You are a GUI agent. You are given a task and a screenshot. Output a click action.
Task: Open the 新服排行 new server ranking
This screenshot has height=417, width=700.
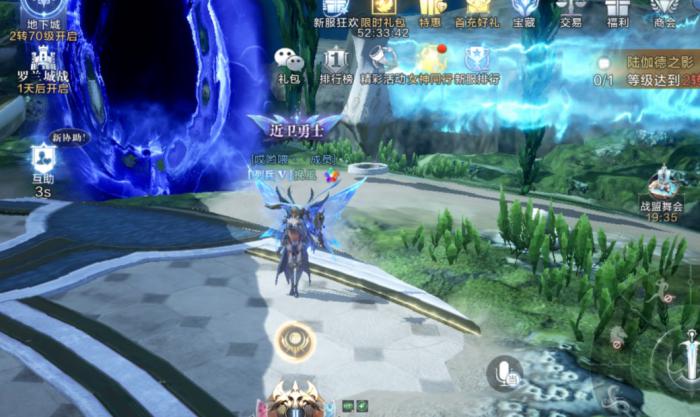476,62
